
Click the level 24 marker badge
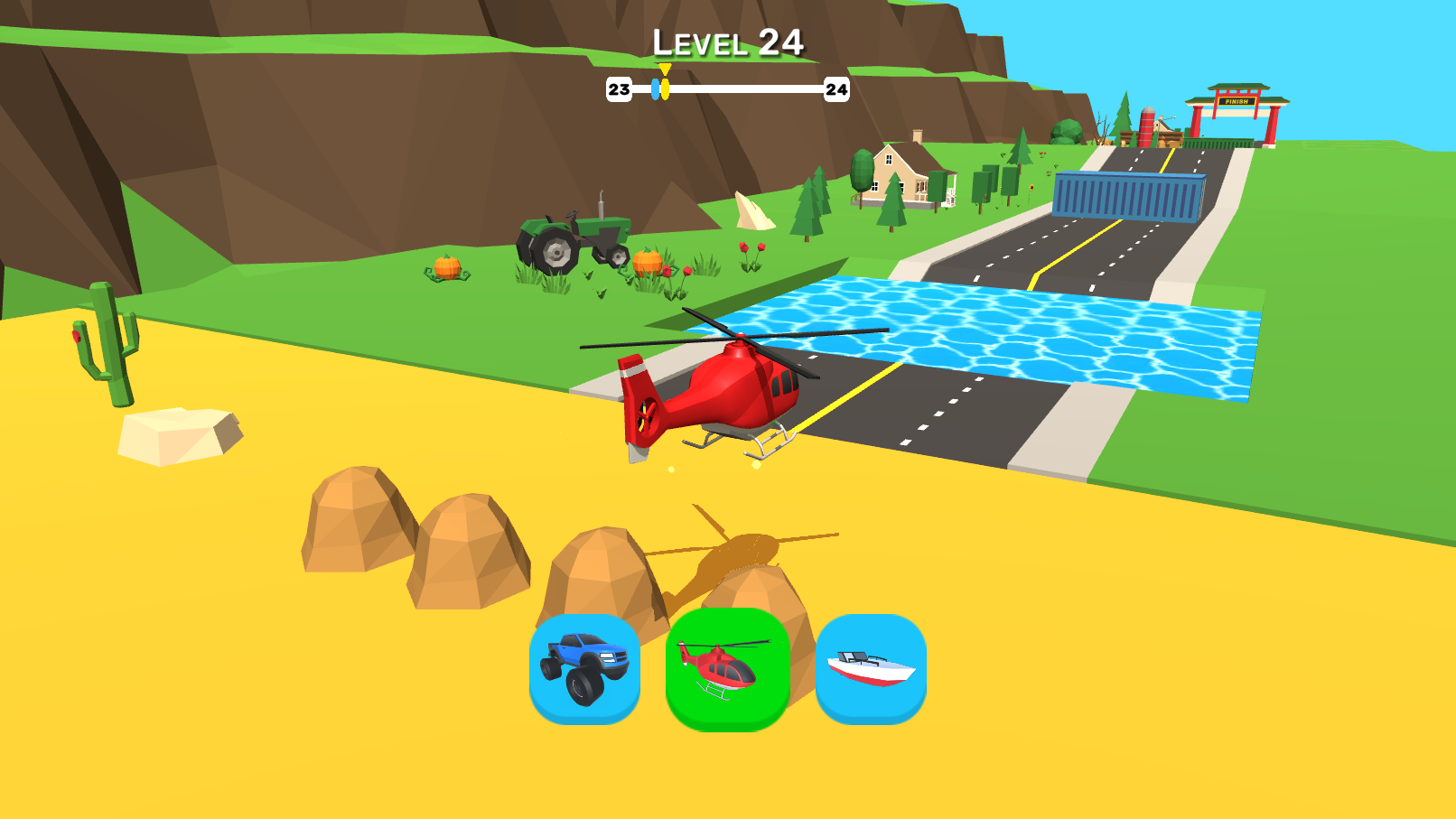click(x=838, y=89)
